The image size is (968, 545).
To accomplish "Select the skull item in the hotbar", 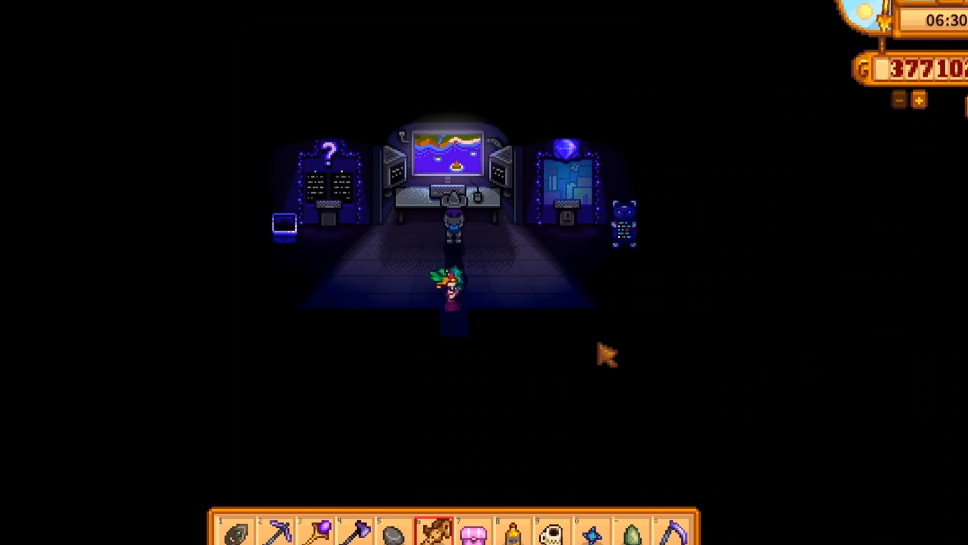I will click(552, 533).
